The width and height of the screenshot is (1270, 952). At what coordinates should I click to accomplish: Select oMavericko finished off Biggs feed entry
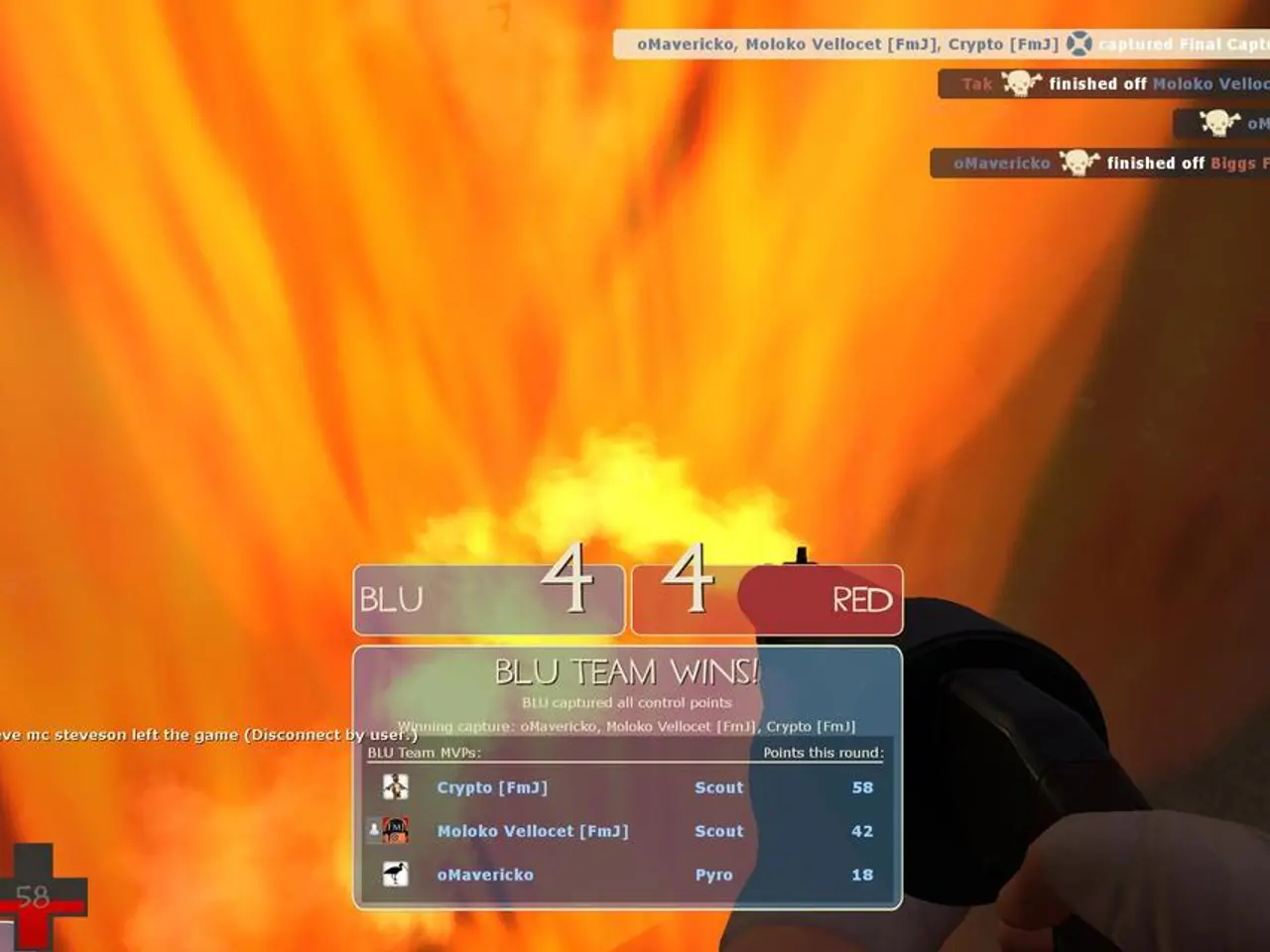pyautogui.click(x=1099, y=164)
